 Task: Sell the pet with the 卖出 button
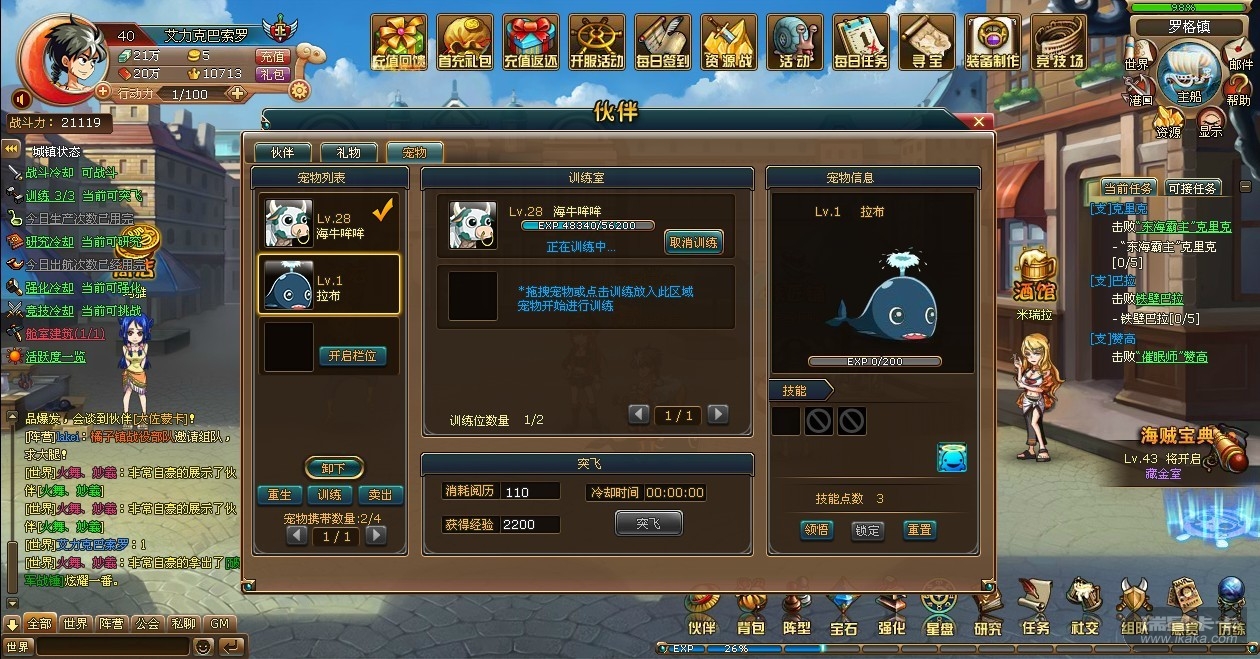[380, 495]
